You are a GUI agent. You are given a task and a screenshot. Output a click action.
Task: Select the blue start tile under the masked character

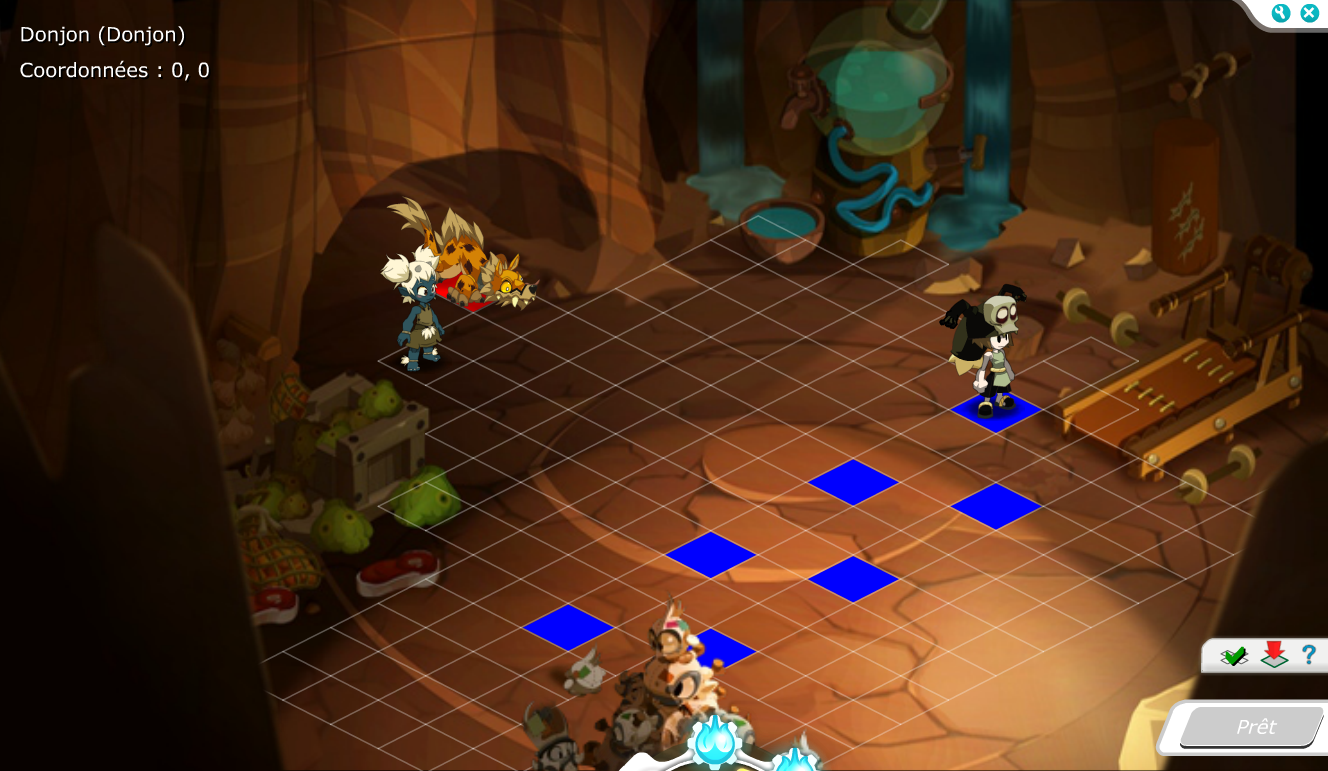995,412
